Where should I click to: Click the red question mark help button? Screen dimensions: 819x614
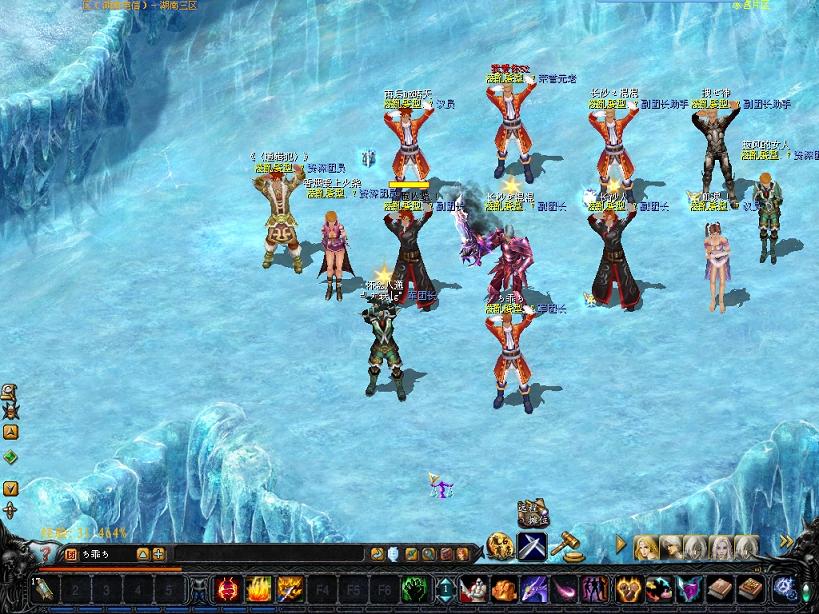click(46, 554)
